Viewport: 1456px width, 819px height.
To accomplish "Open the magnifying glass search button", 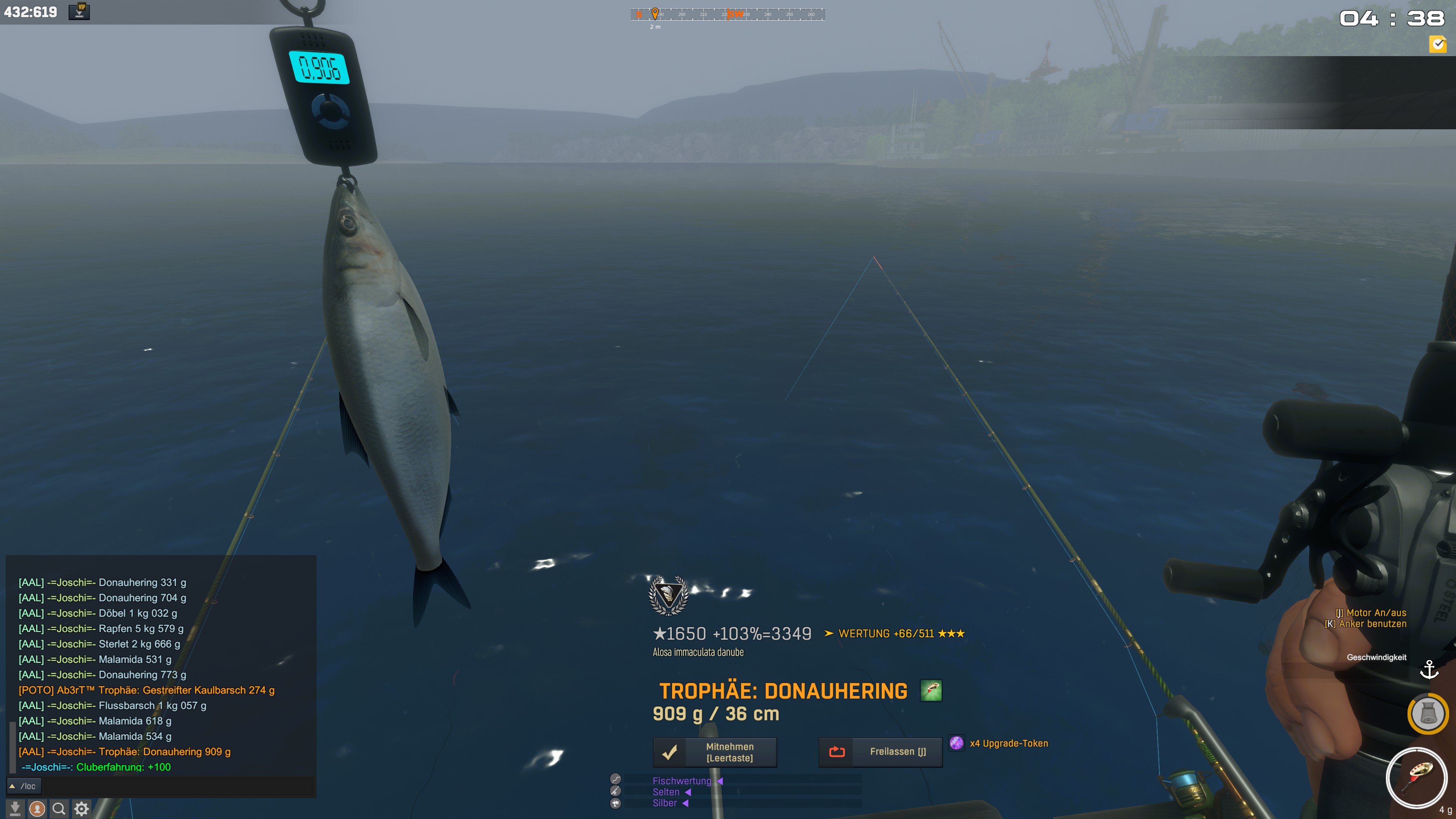I will point(59,809).
